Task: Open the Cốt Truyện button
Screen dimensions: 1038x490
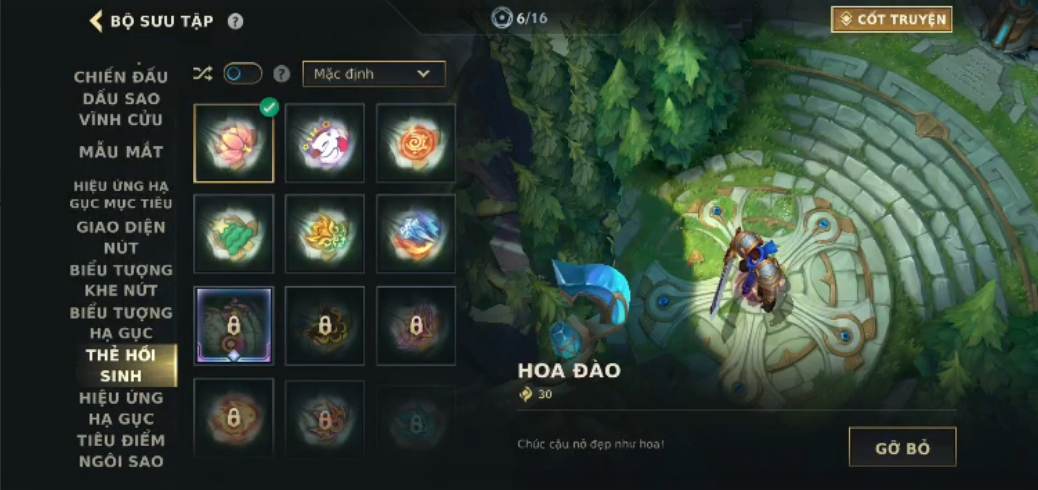Action: tap(891, 19)
